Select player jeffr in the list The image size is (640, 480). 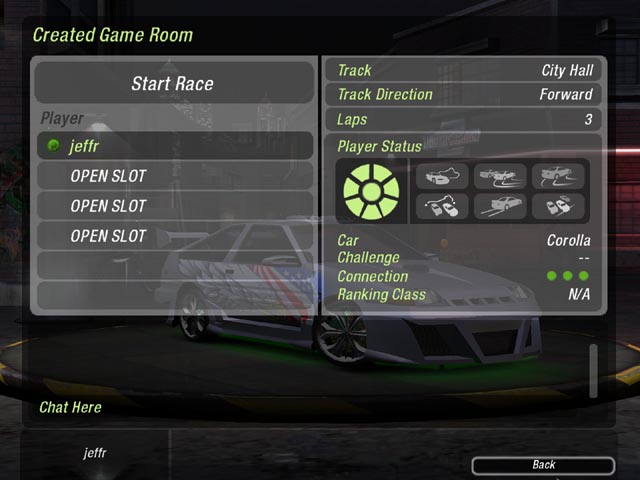coord(172,146)
